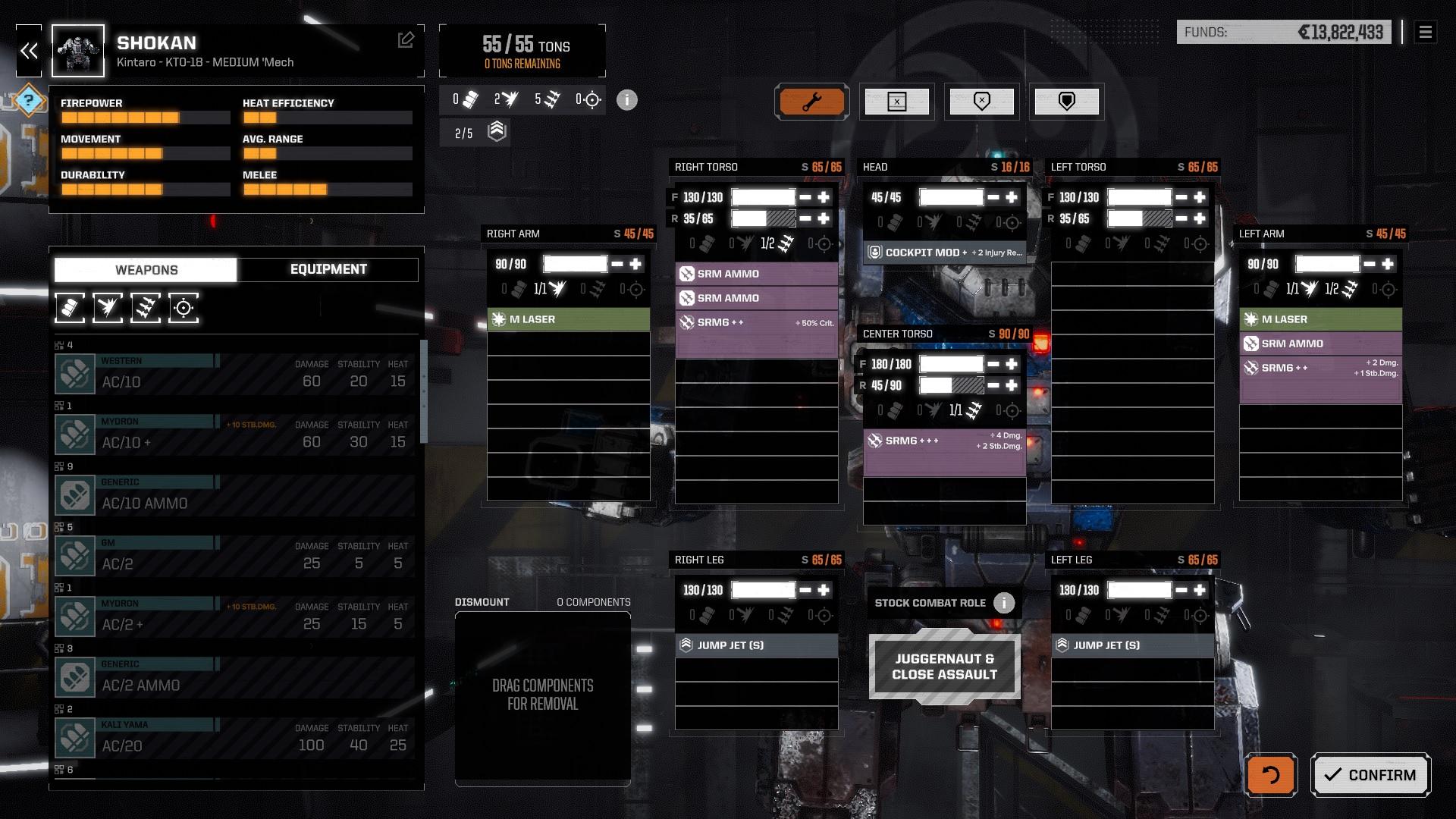Choose the Kali Yama AC/20 weapon

click(235, 738)
